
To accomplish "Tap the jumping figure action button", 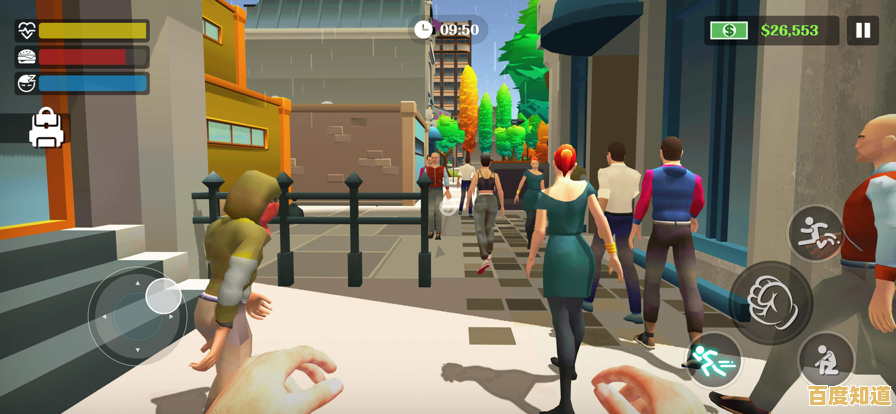I will point(815,233).
